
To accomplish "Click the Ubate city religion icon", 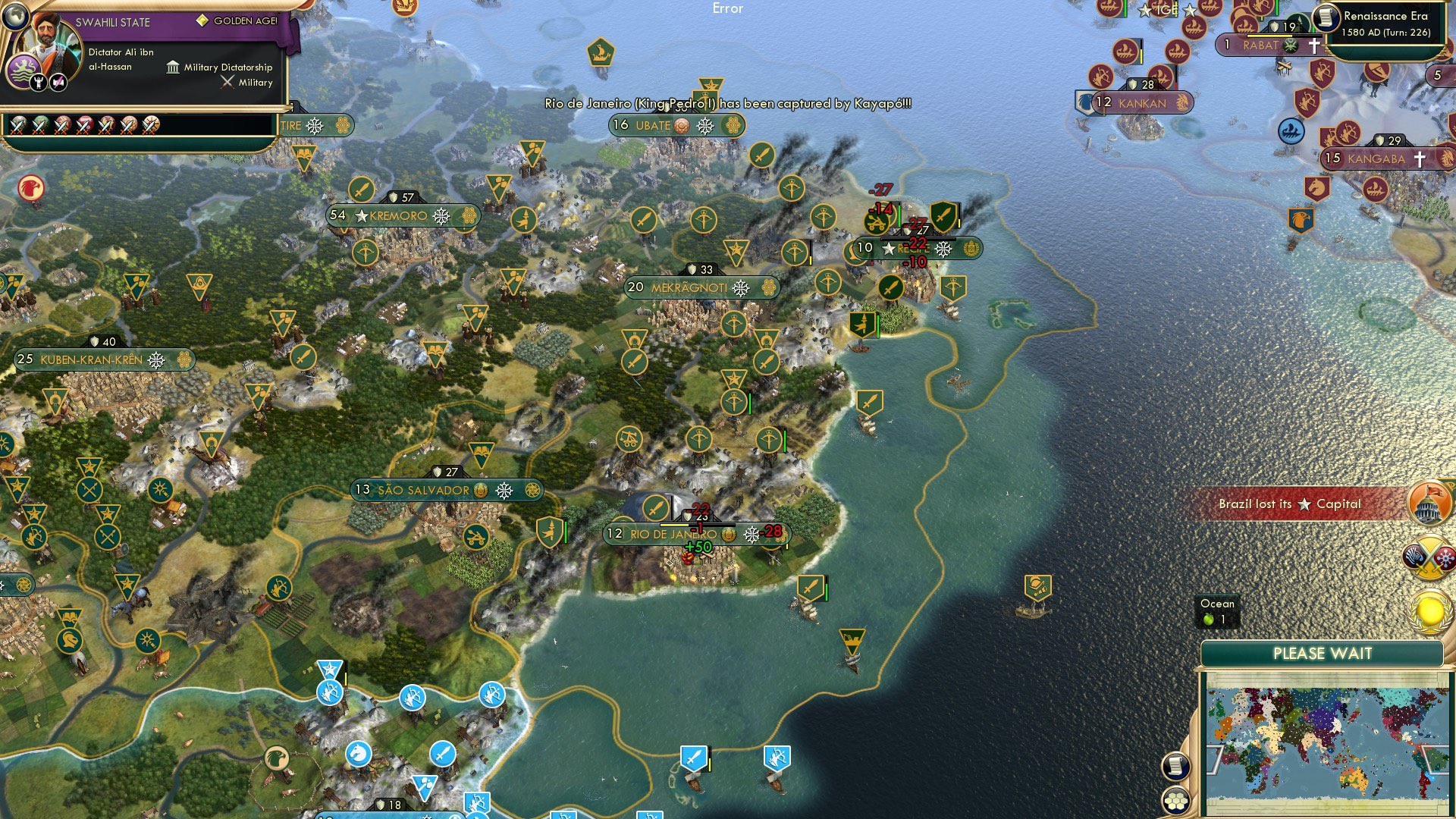I will 679,126.
